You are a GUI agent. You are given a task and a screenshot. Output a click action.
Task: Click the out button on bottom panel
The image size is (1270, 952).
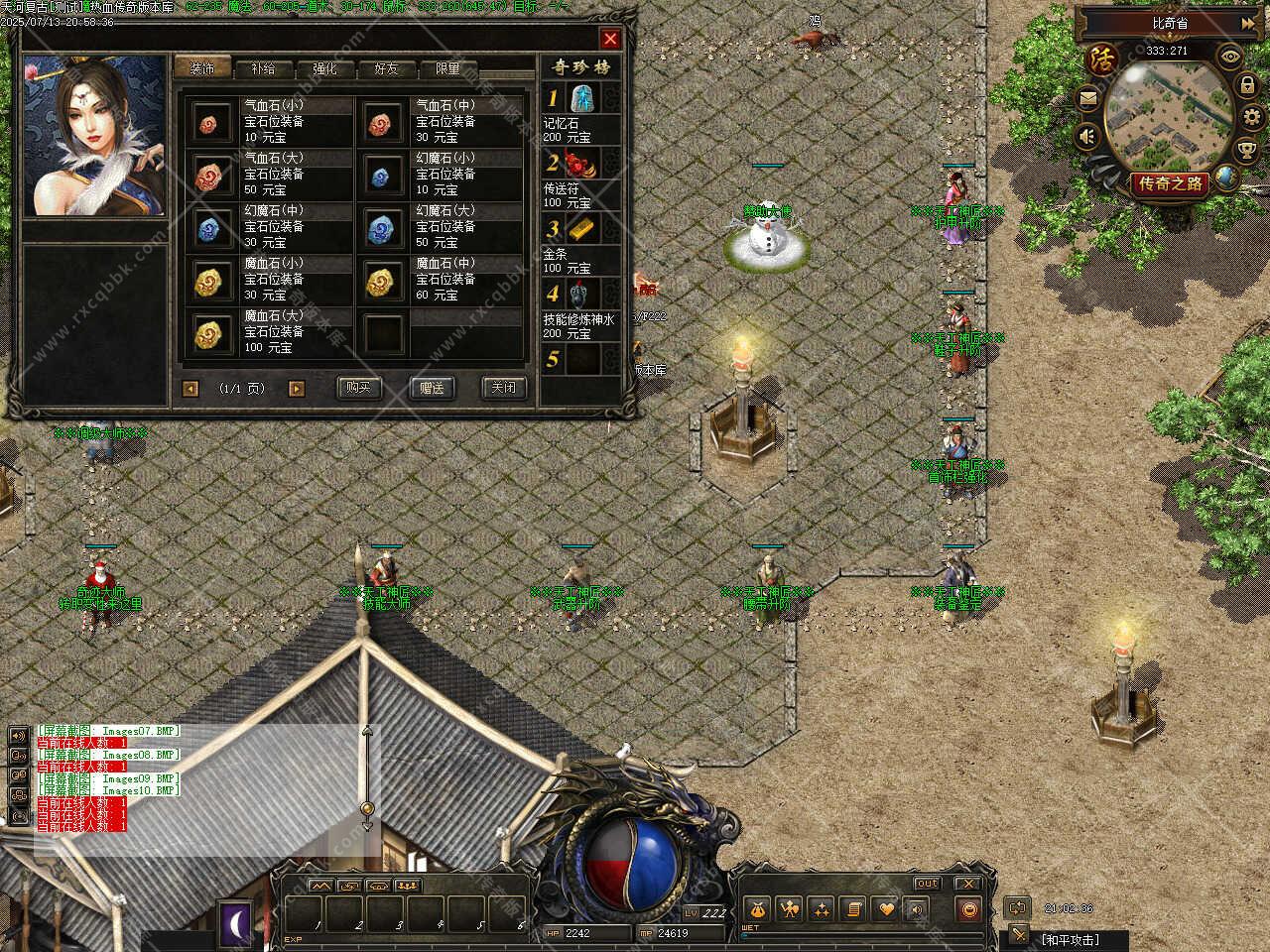pos(927,883)
